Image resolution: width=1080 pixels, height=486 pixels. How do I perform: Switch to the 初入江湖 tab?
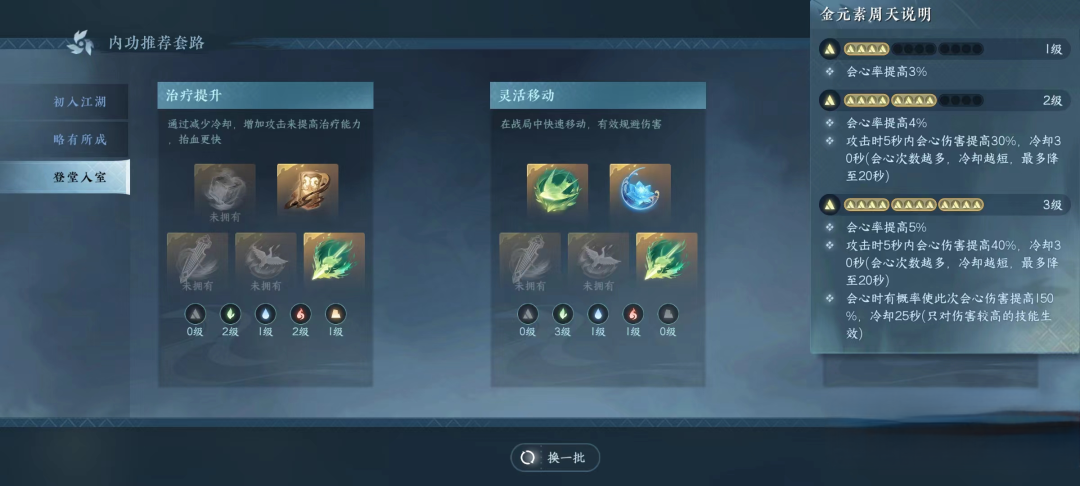tap(79, 102)
